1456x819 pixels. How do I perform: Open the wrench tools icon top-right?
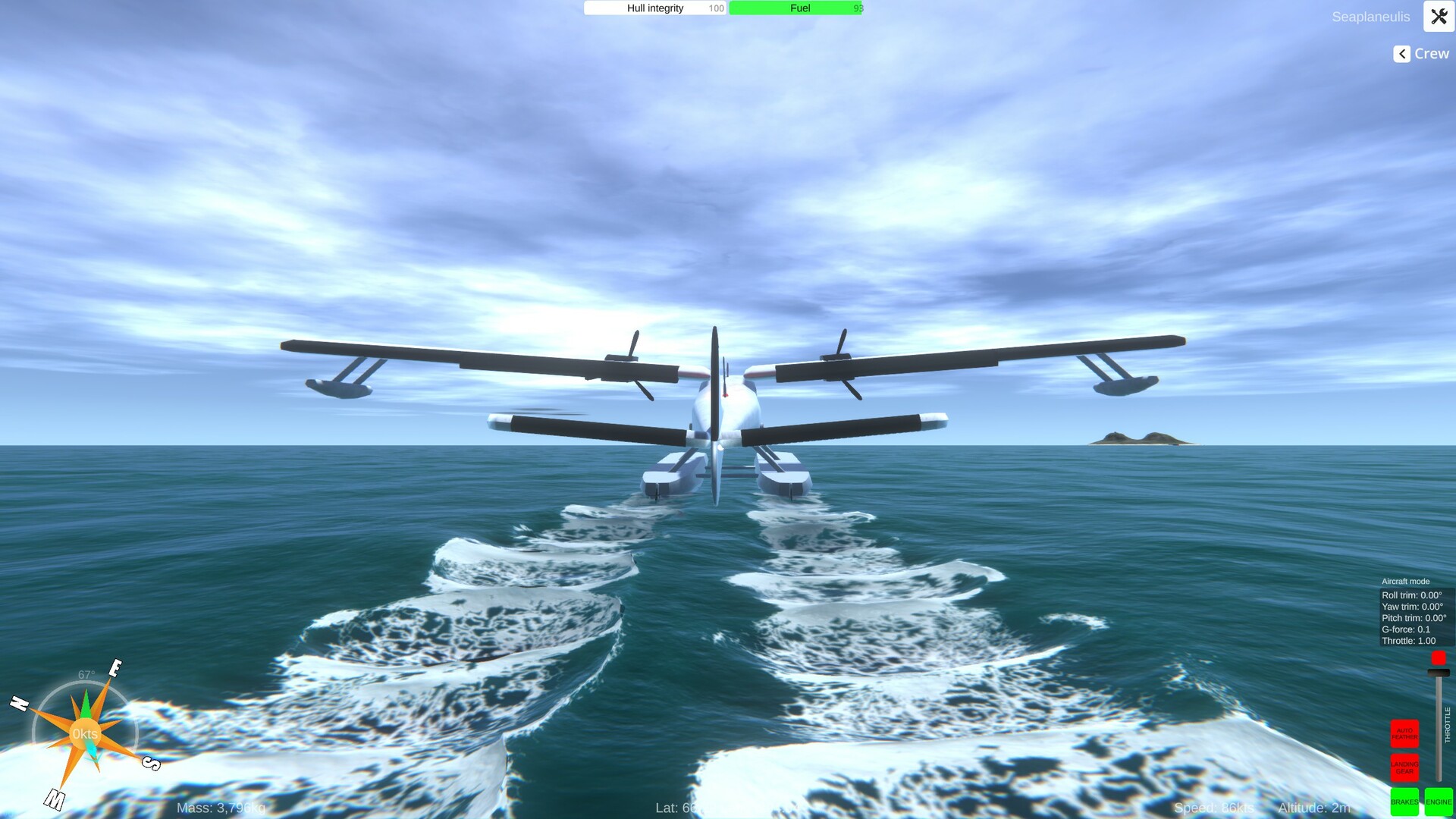click(1439, 17)
